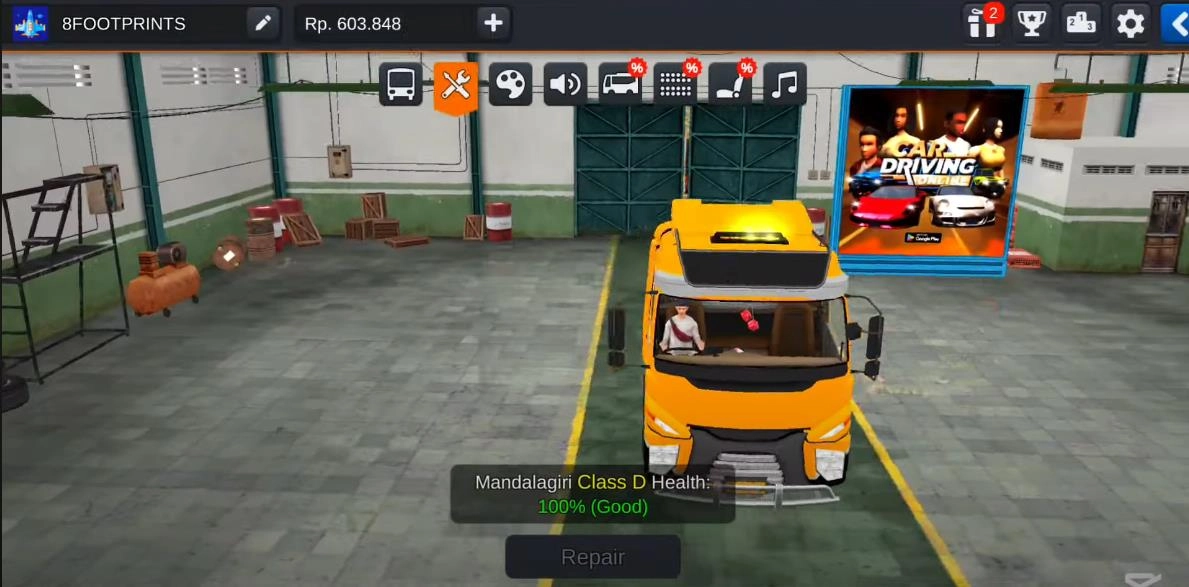
Task: Open the music note tab
Action: pos(785,84)
